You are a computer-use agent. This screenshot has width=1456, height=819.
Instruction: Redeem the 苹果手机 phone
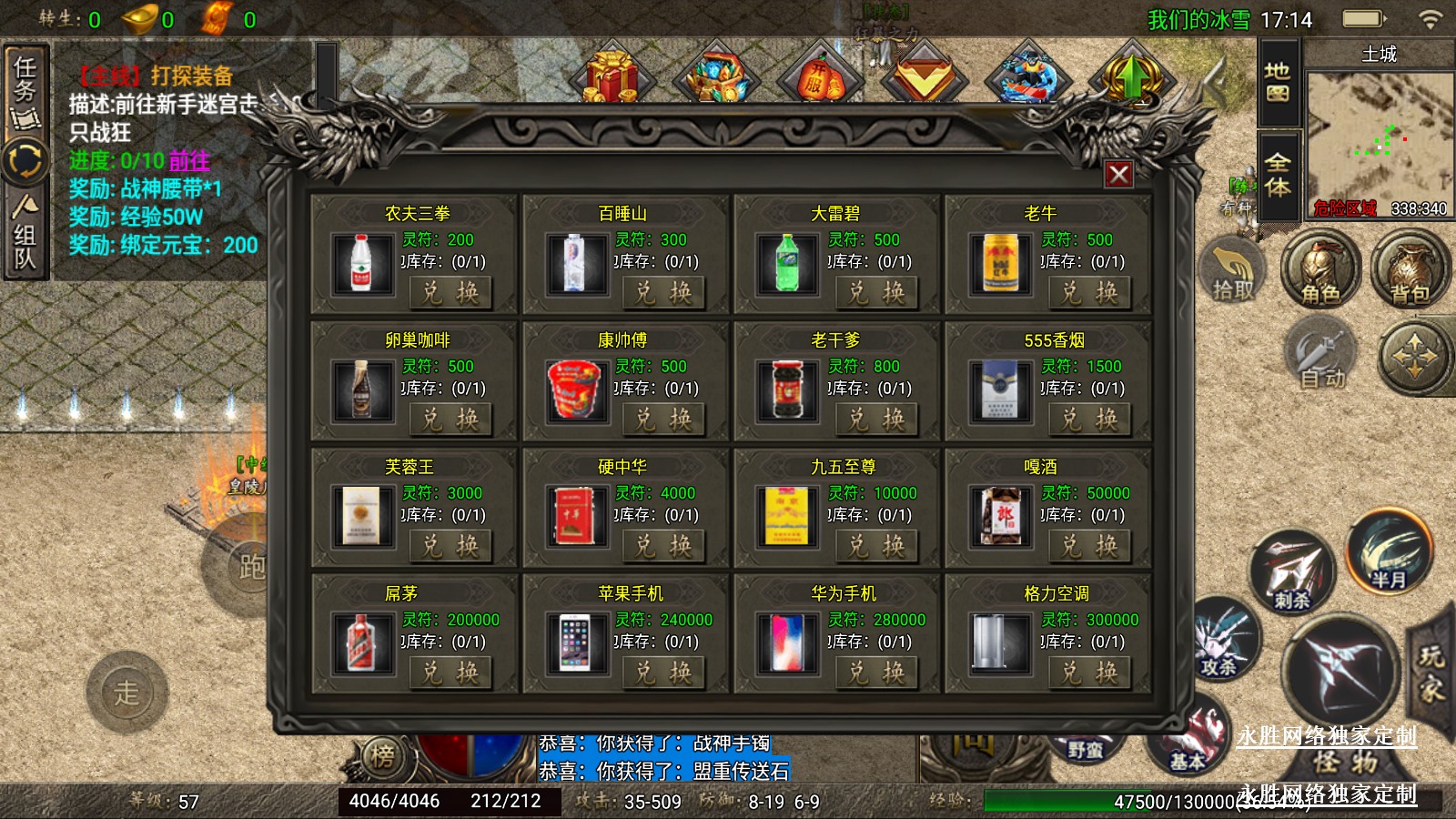(662, 672)
